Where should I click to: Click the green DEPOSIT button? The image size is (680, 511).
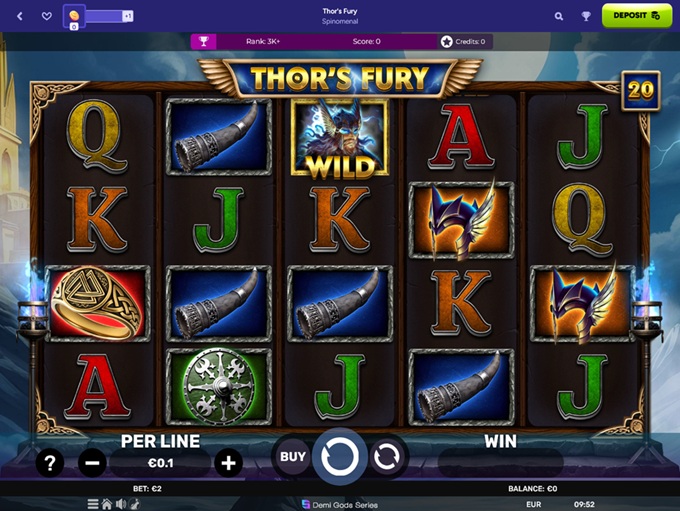point(636,16)
